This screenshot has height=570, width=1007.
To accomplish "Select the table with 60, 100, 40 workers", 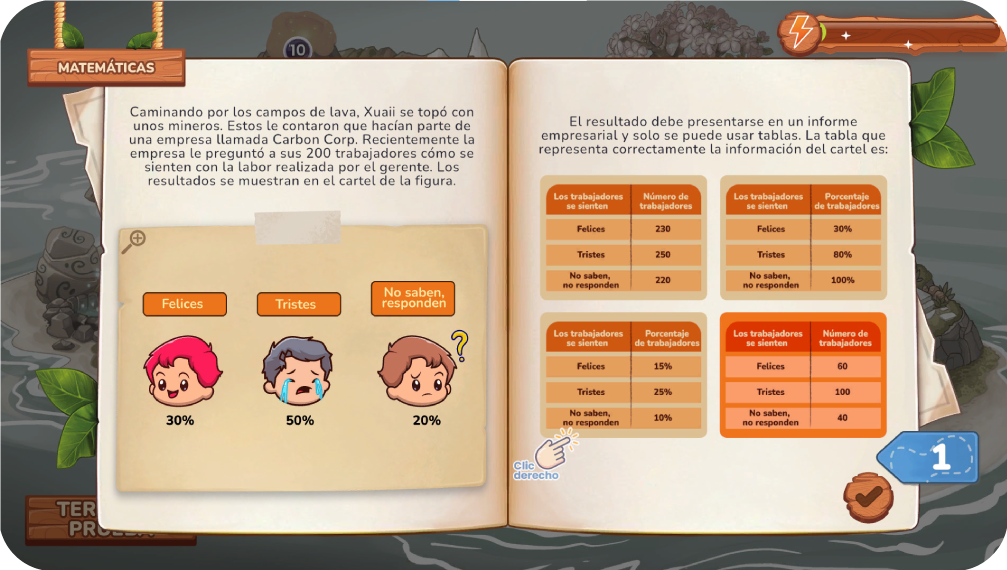I will pyautogui.click(x=804, y=375).
